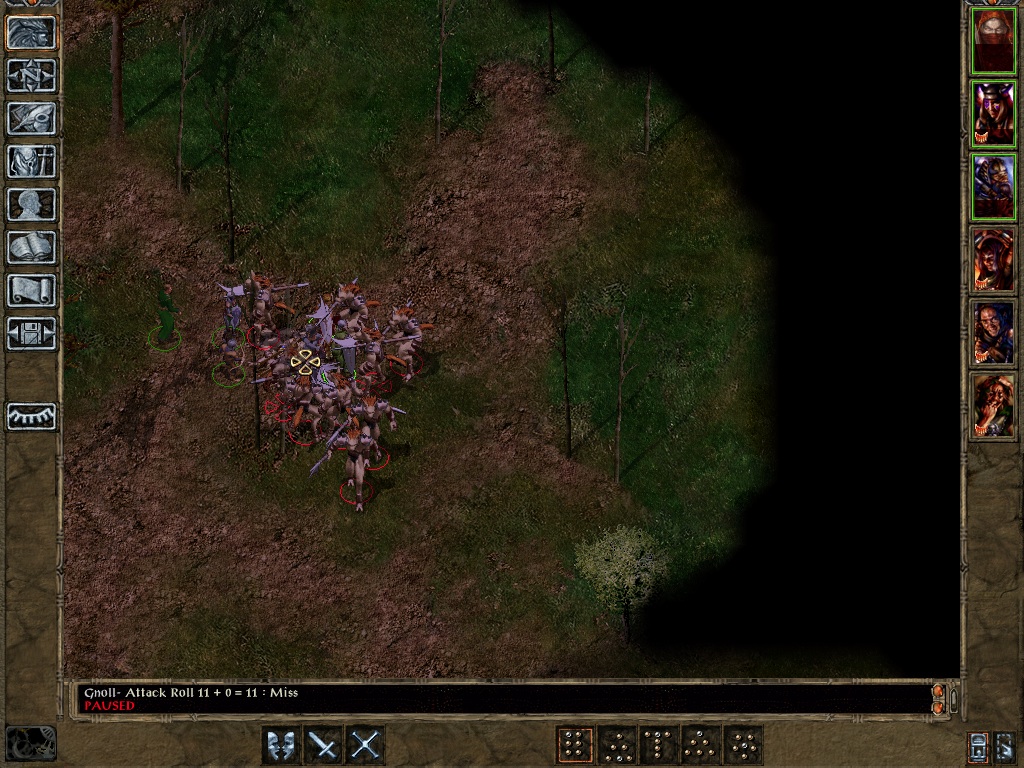Open the options floppy disk button

coord(32,333)
